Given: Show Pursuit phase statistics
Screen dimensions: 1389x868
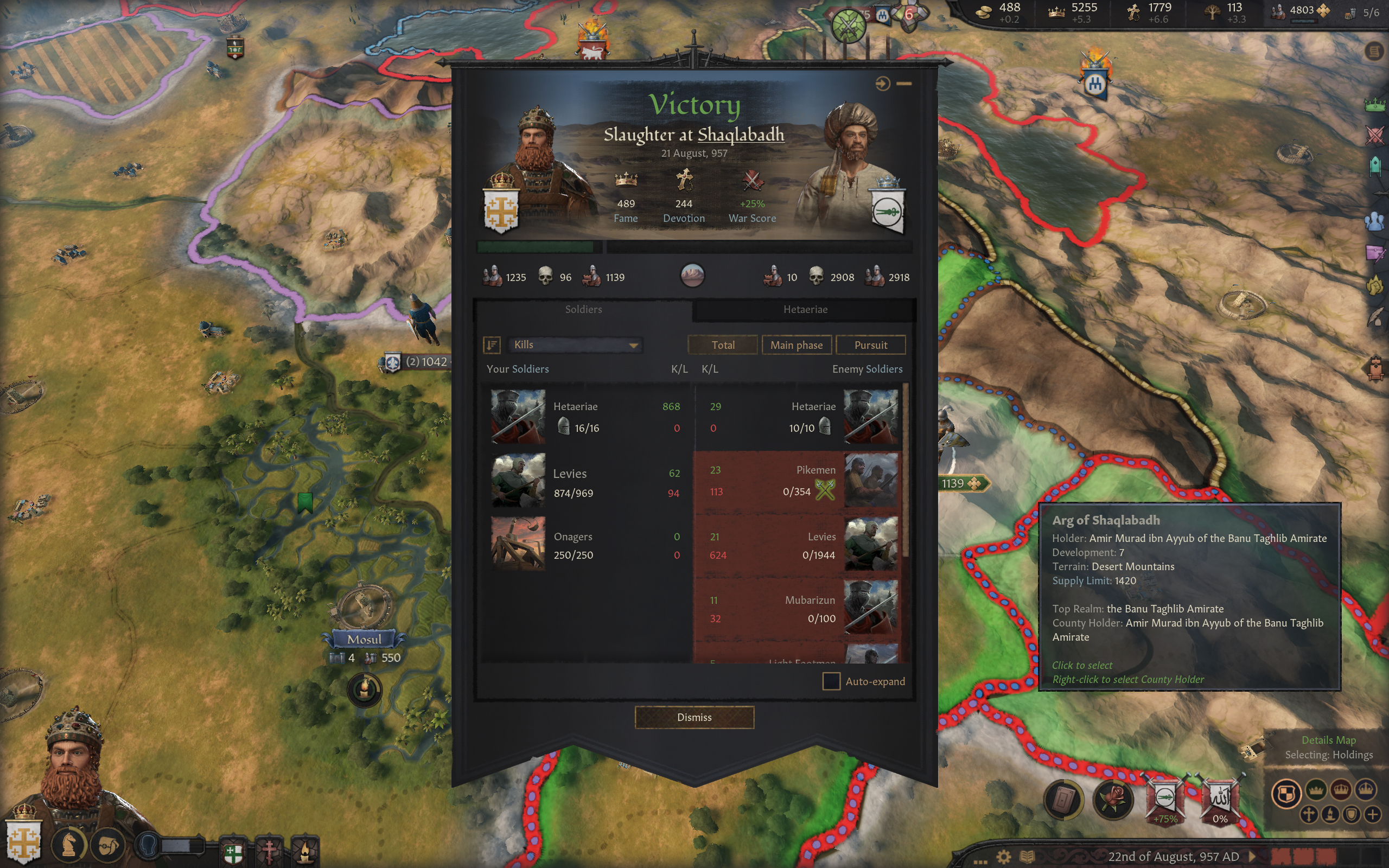Looking at the screenshot, I should (x=870, y=345).
